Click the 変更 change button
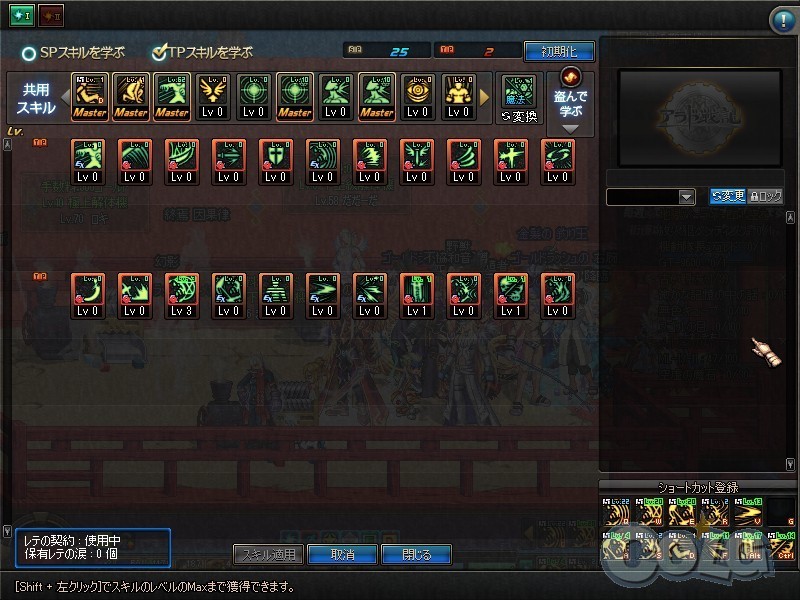The height and width of the screenshot is (600, 800). pos(727,197)
